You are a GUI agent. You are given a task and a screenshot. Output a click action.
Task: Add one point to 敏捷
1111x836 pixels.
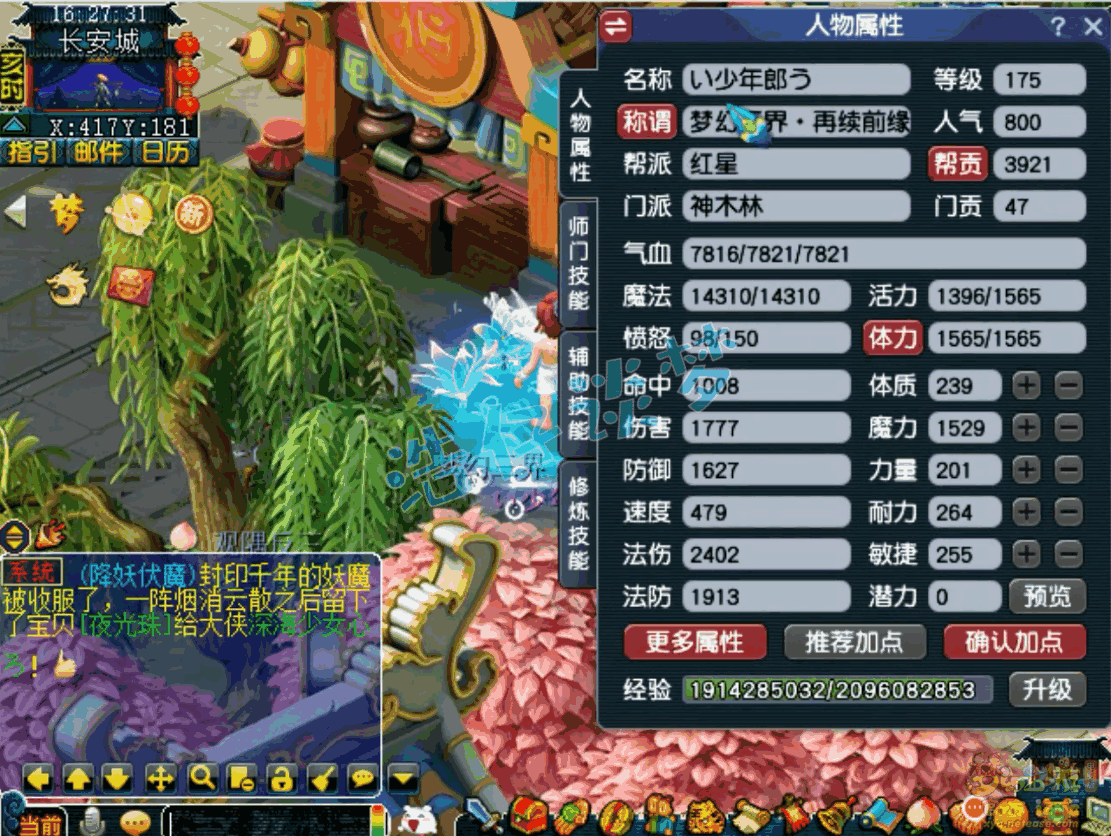[x=1027, y=554]
